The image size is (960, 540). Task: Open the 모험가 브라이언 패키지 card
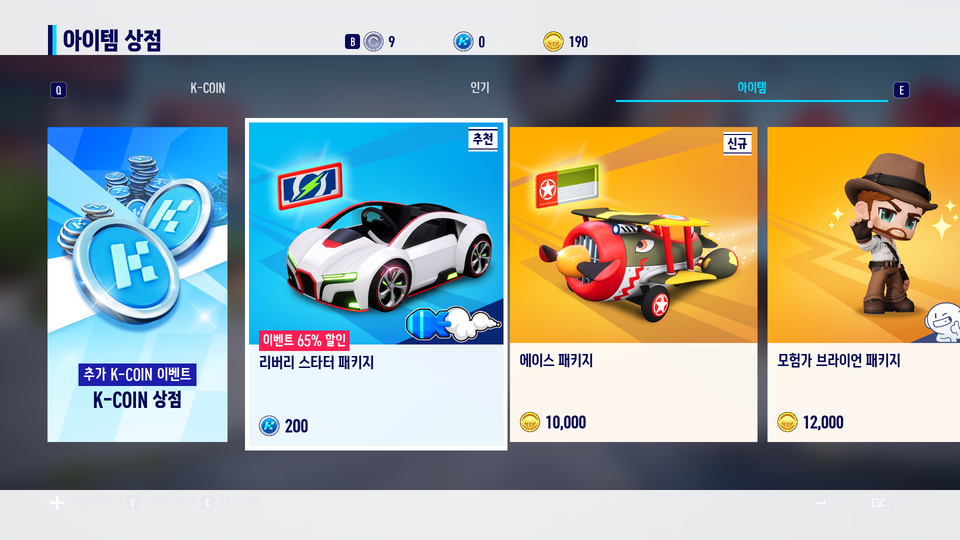pyautogui.click(x=862, y=284)
